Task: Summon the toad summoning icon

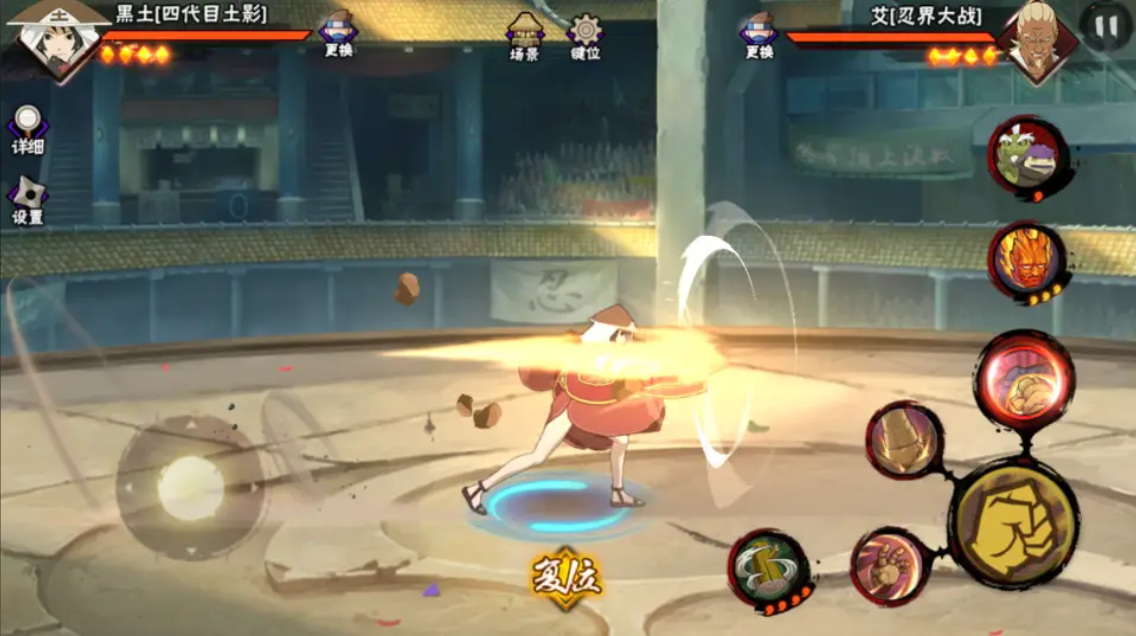Action: coord(1025,157)
